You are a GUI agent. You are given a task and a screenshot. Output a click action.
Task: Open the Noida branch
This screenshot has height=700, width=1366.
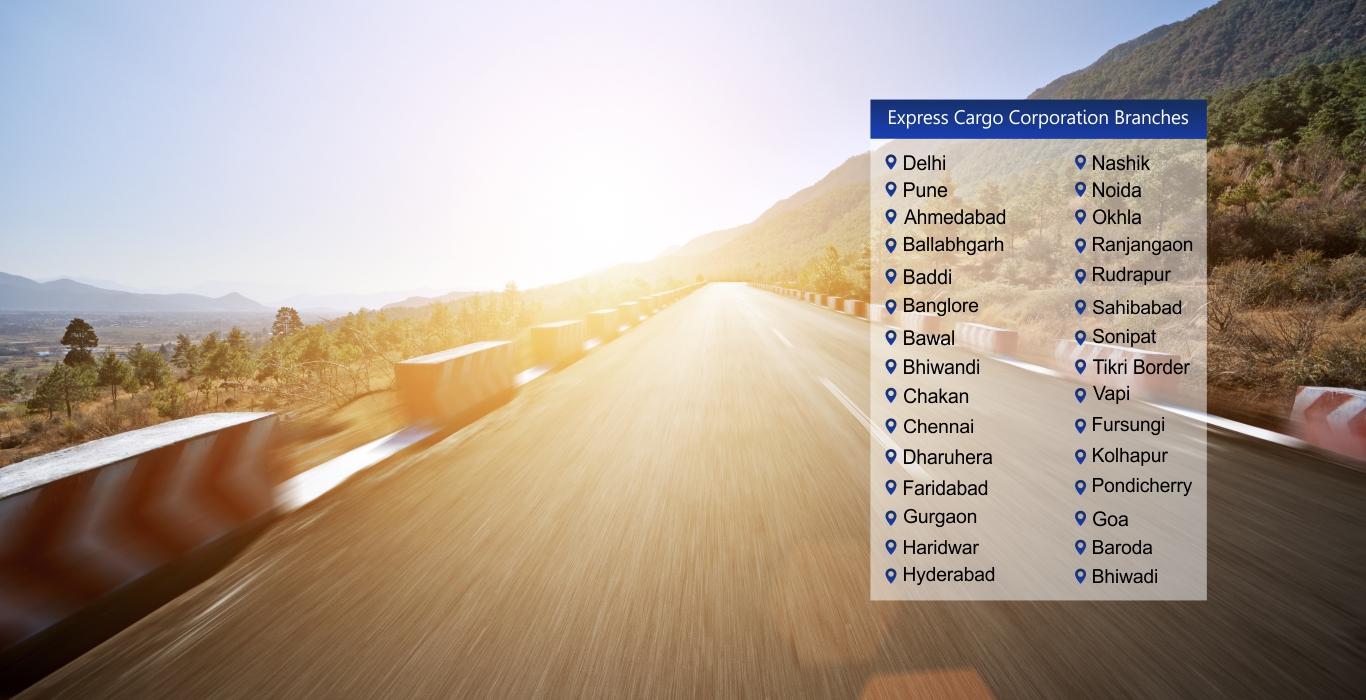pos(1116,190)
